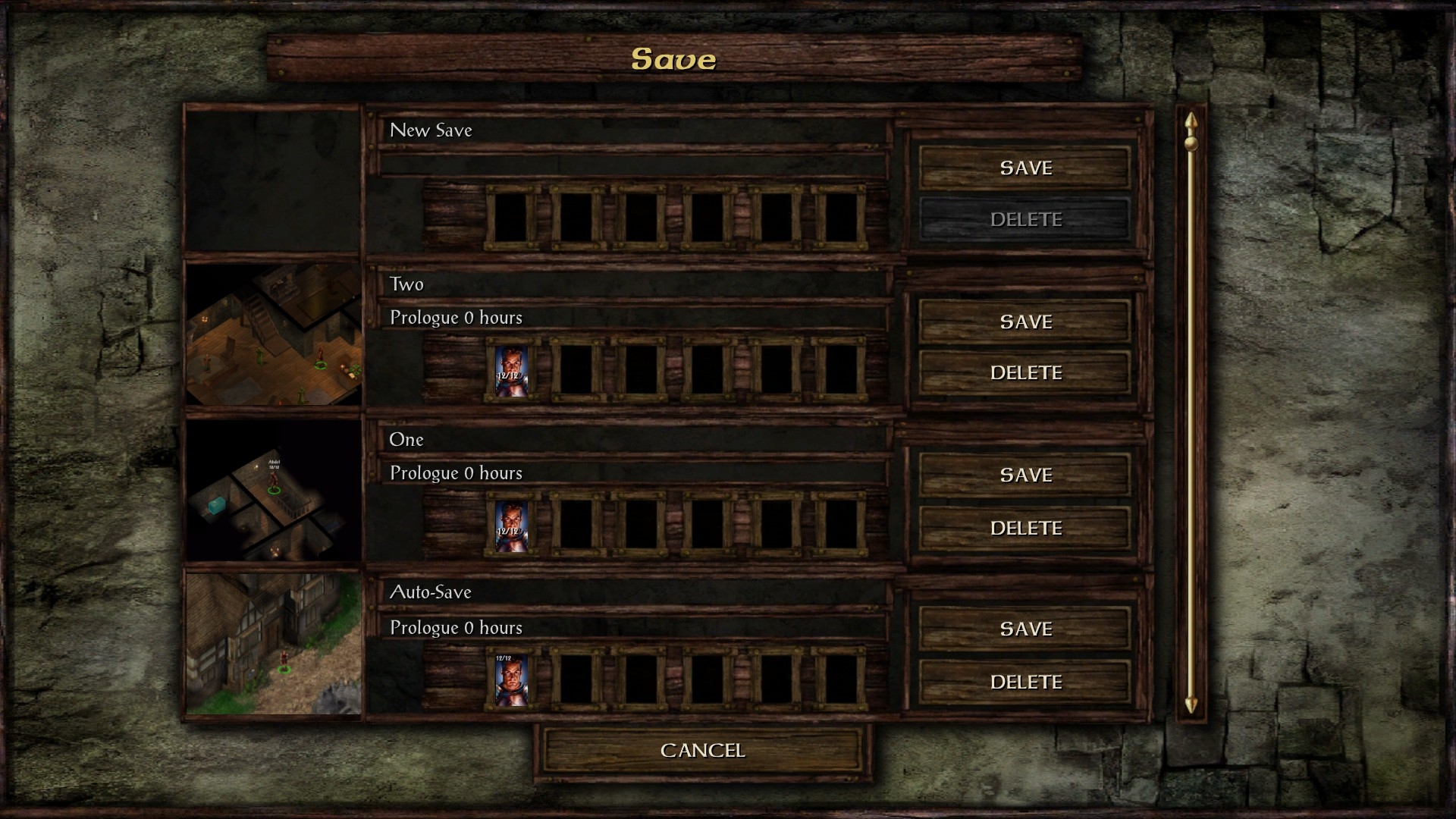The image size is (1456, 819).
Task: Select the Auto-Save thumbnail
Action: (273, 643)
